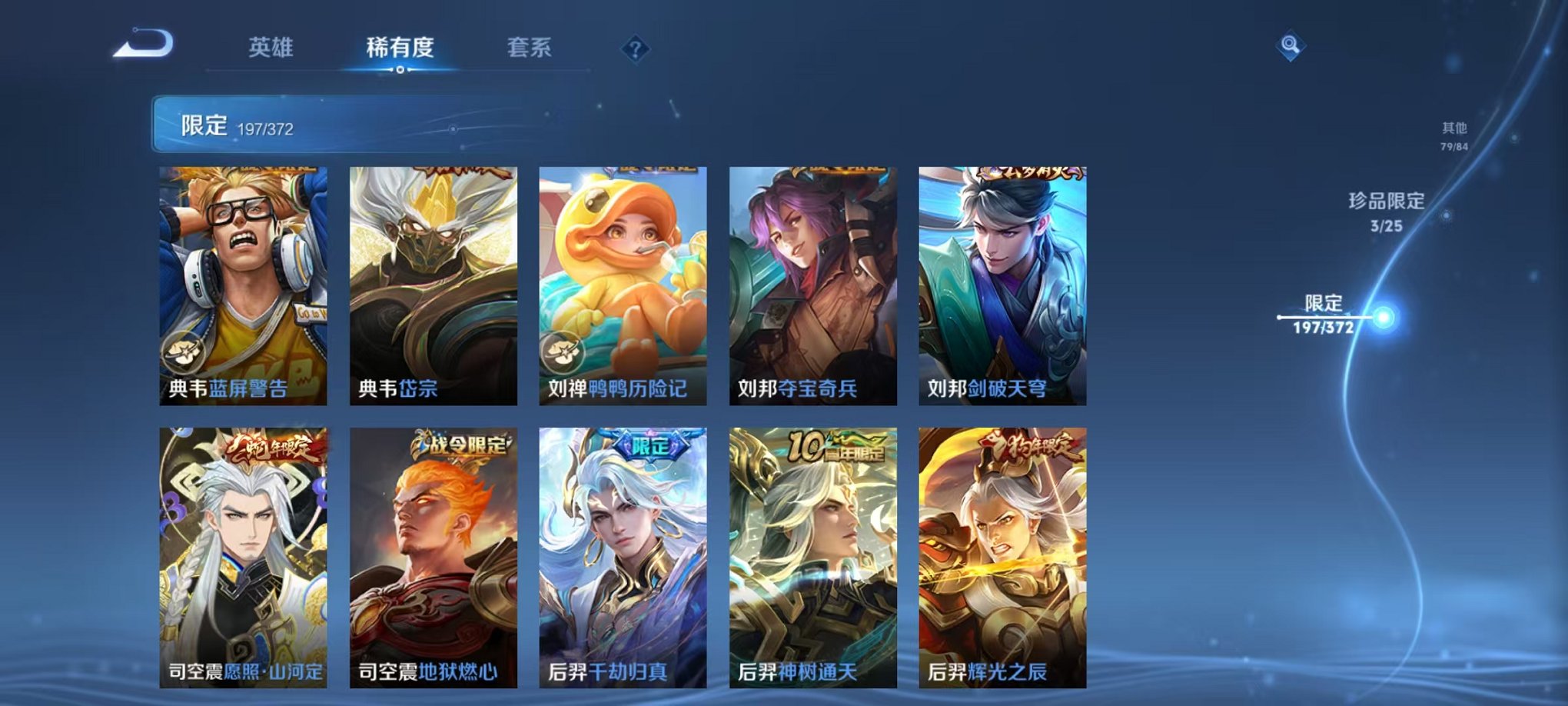Select the 稀有度 tab

pyautogui.click(x=399, y=48)
